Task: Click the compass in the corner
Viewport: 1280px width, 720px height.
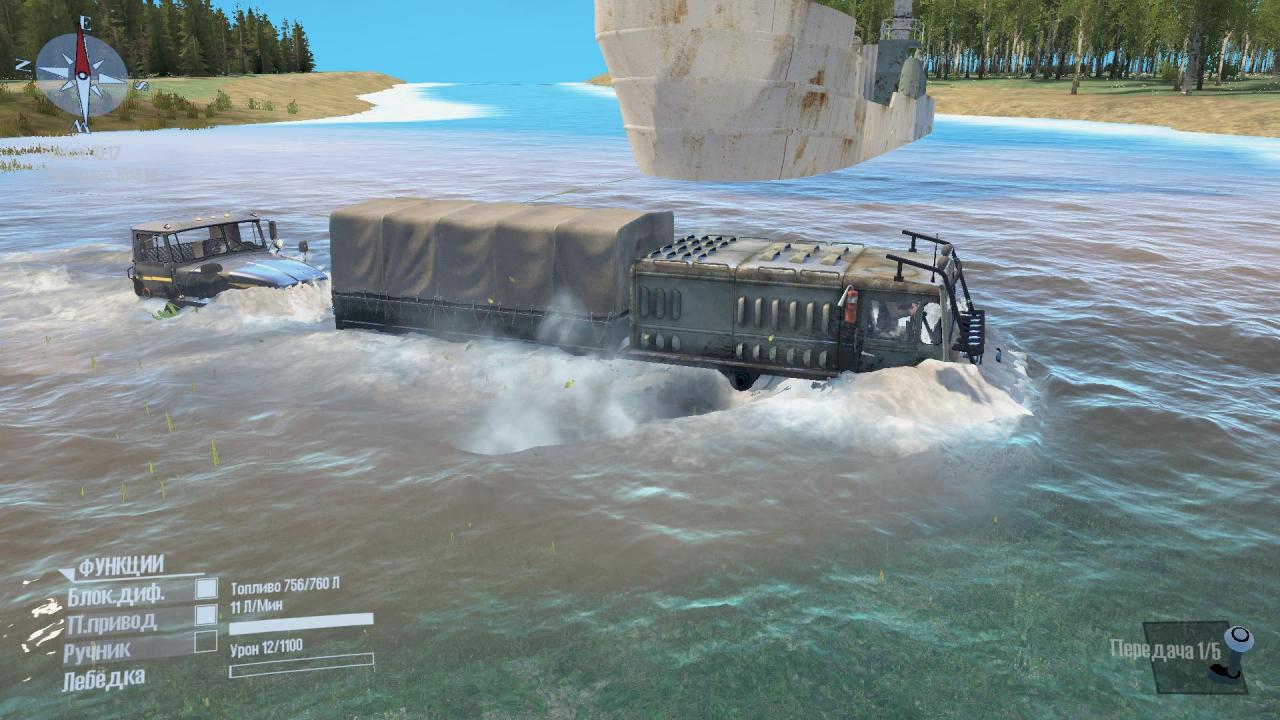Action: pos(81,74)
